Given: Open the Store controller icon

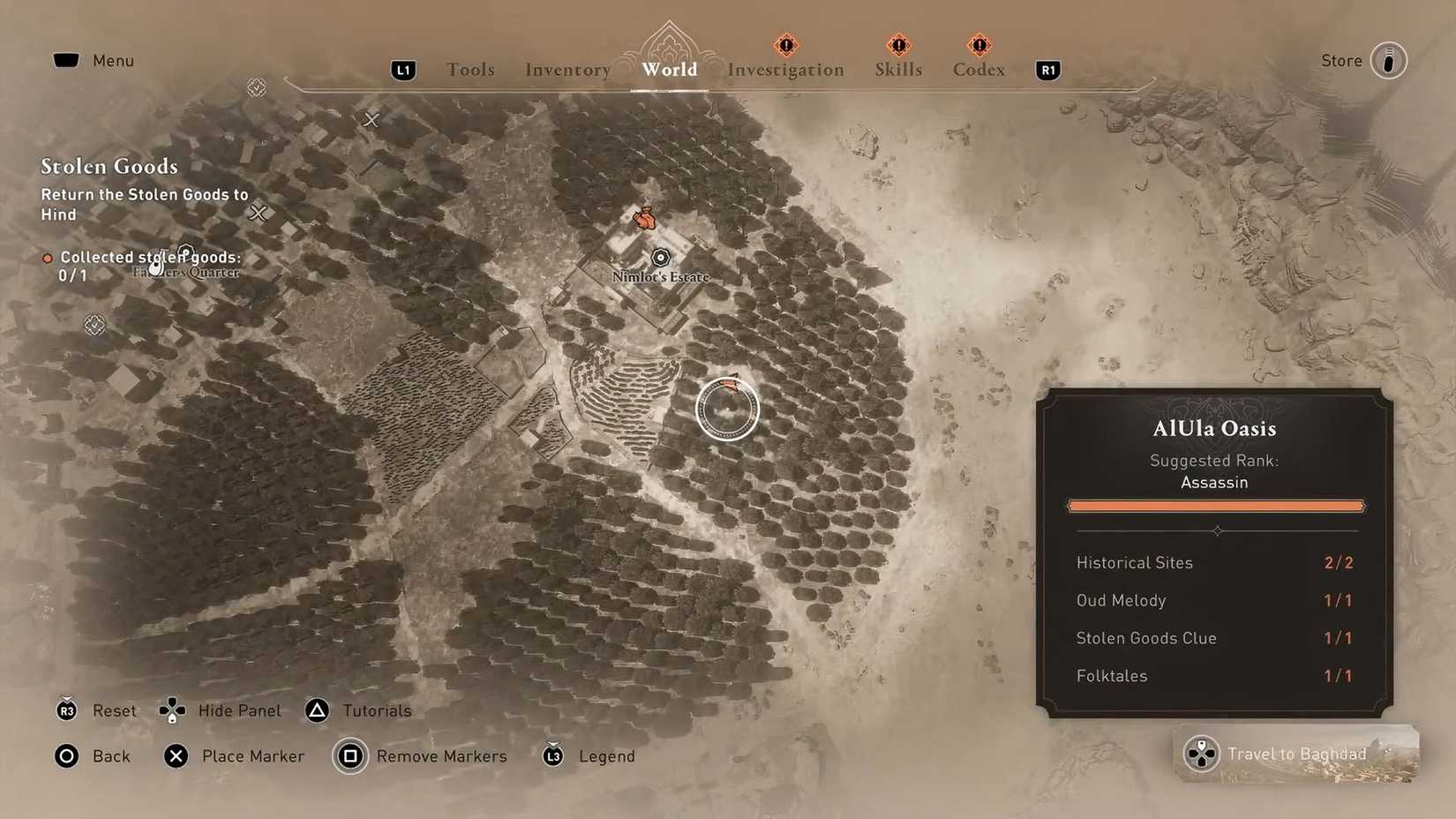Looking at the screenshot, I should point(1390,60).
